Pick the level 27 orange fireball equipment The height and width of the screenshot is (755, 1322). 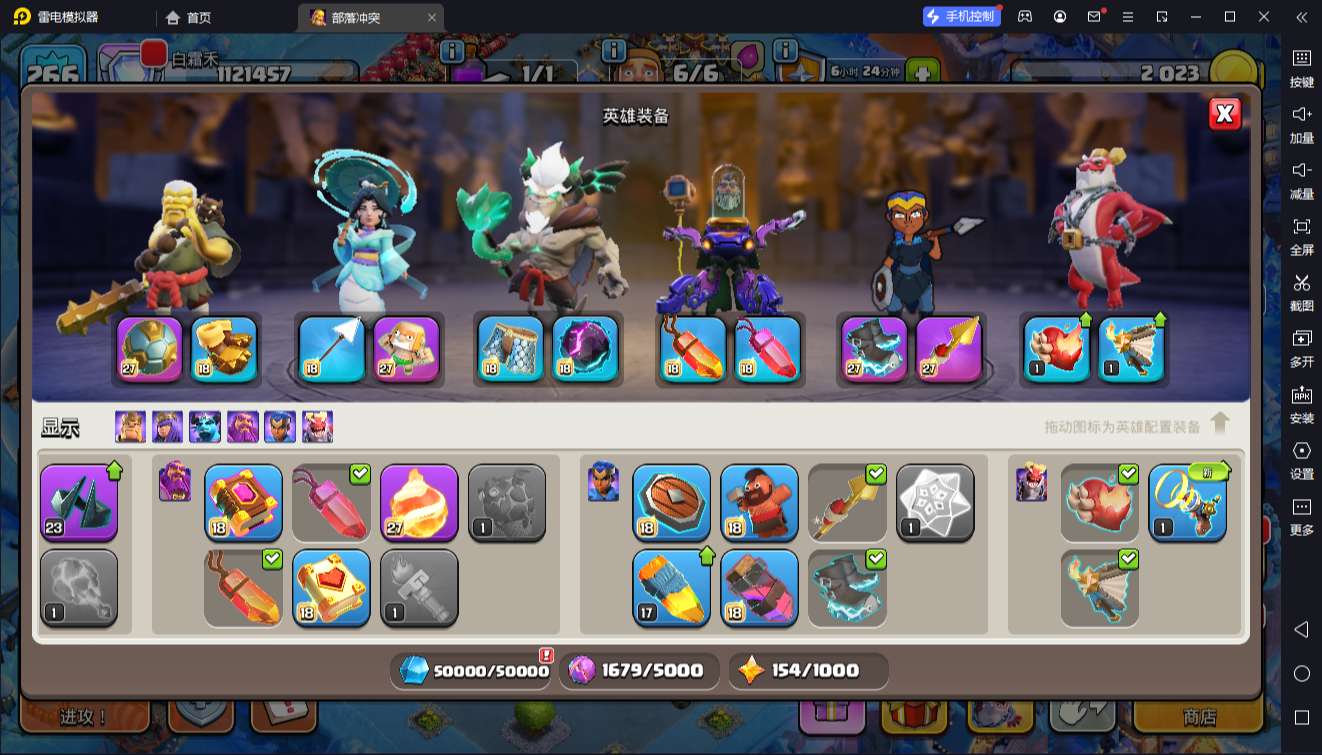tap(419, 503)
